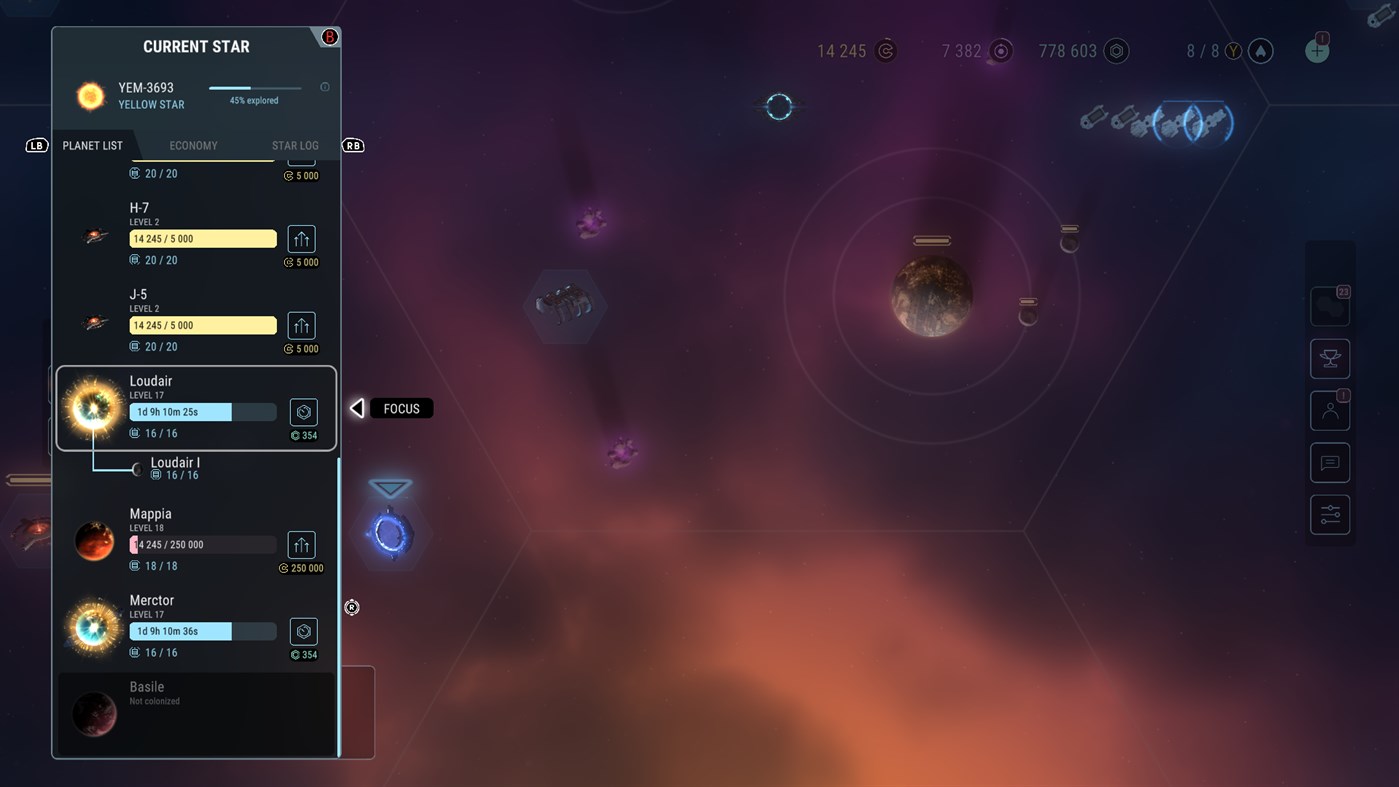Open the settings sliders icon at sidebar bottom
Screen dimensions: 1399x787
click(1329, 514)
